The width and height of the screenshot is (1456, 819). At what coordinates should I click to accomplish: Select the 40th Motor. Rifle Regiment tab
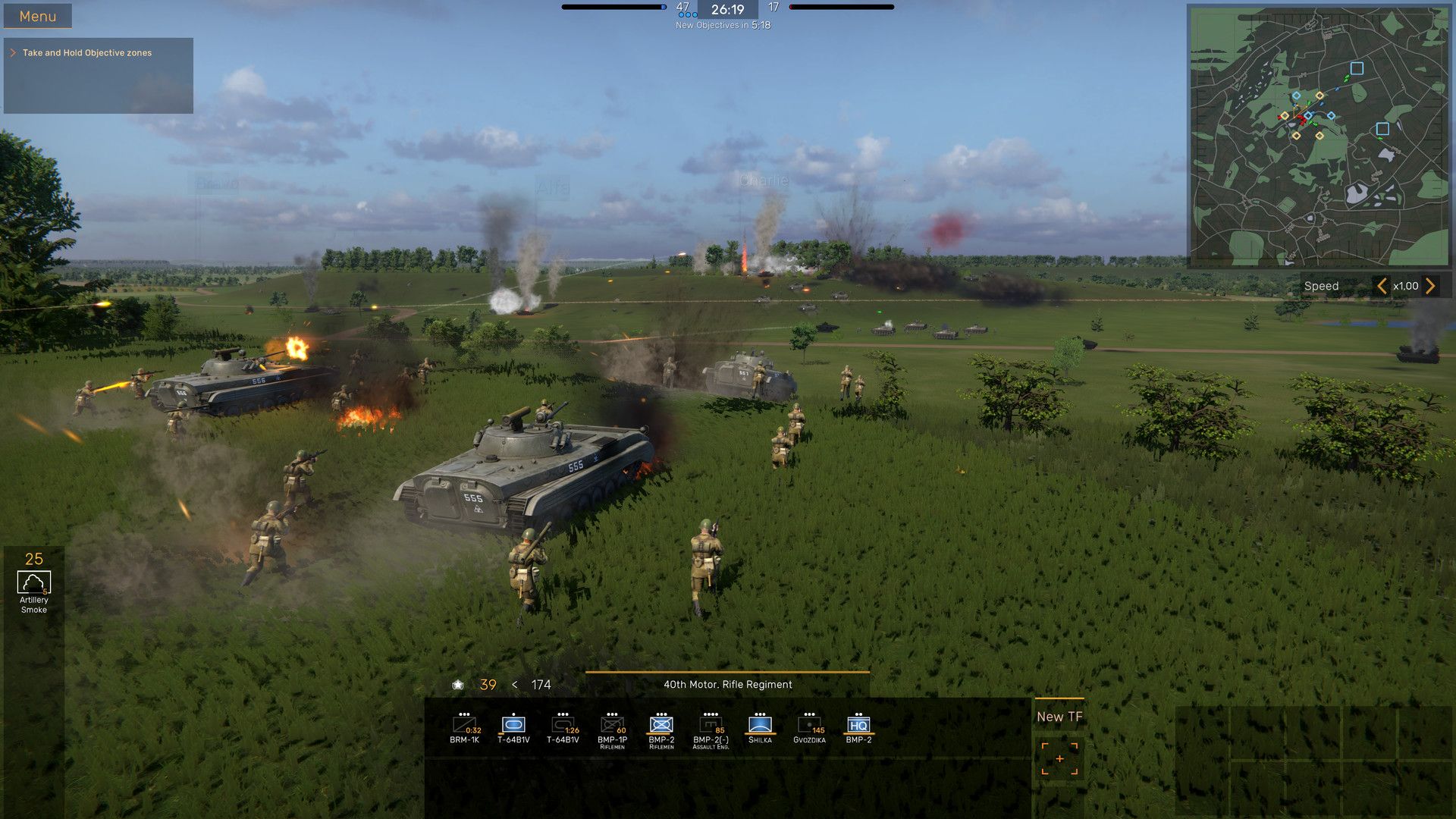(x=727, y=684)
